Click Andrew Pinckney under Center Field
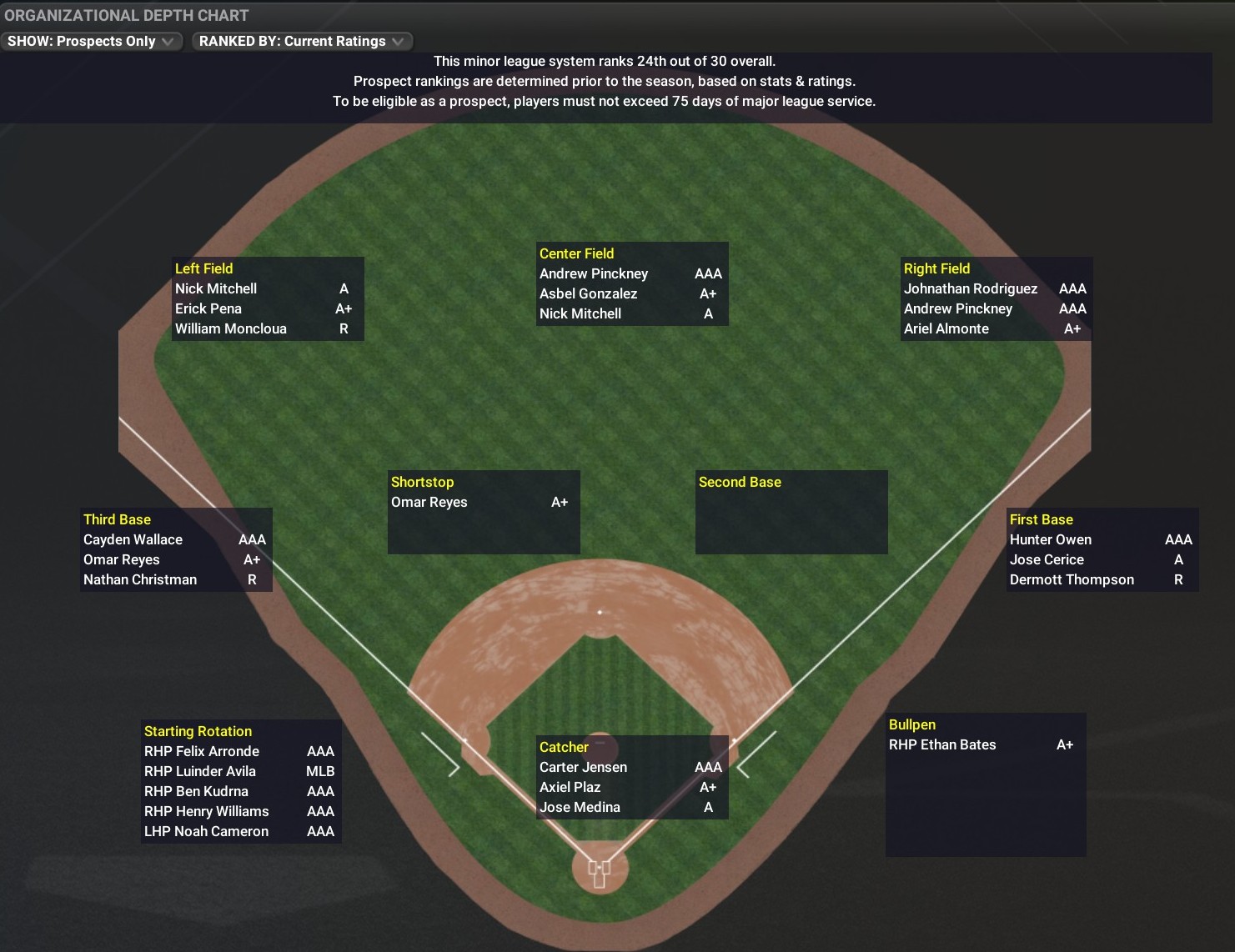Screen dimensions: 1235x952 click(594, 273)
